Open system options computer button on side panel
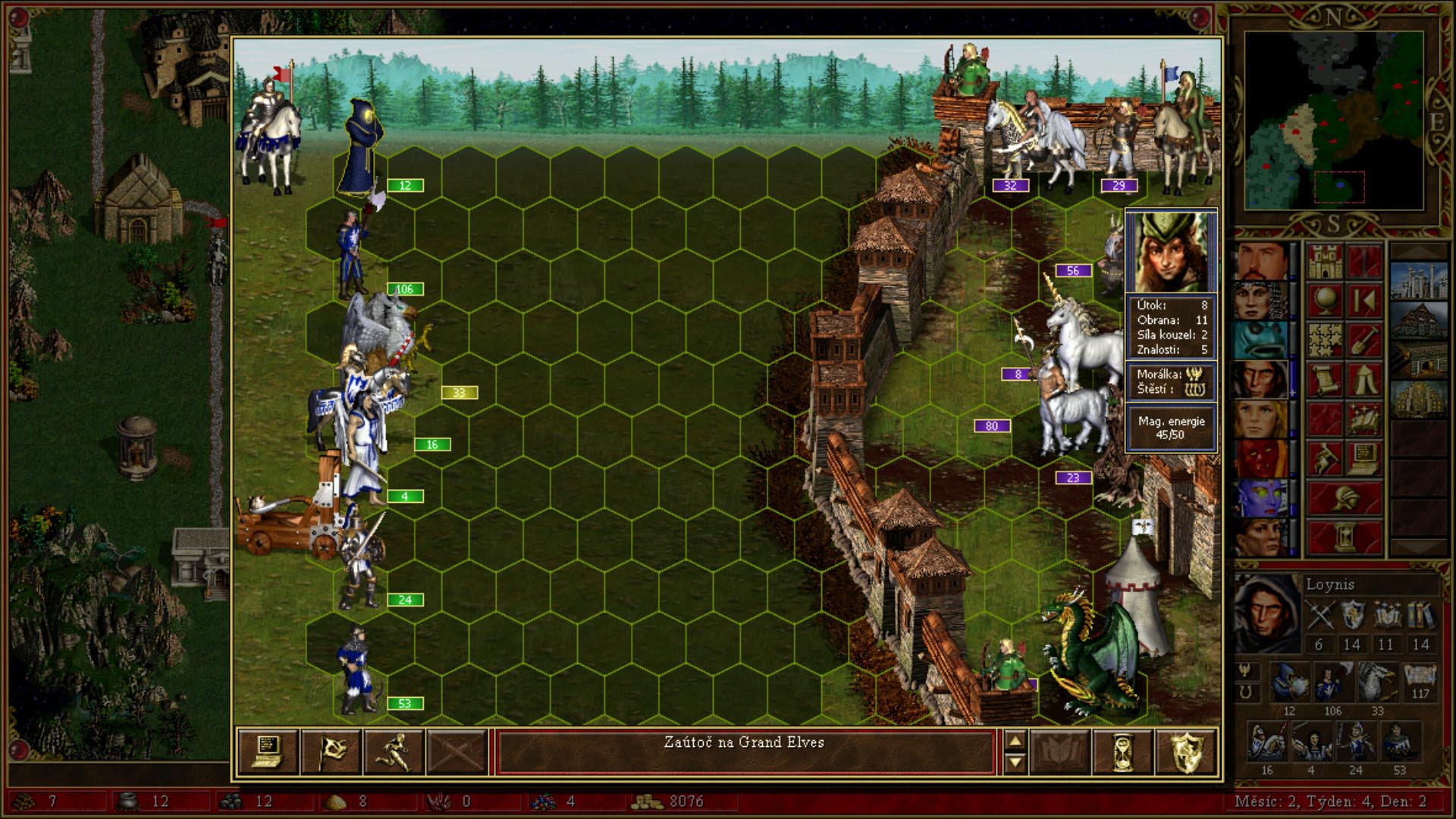This screenshot has width=1456, height=819. (x=1363, y=459)
